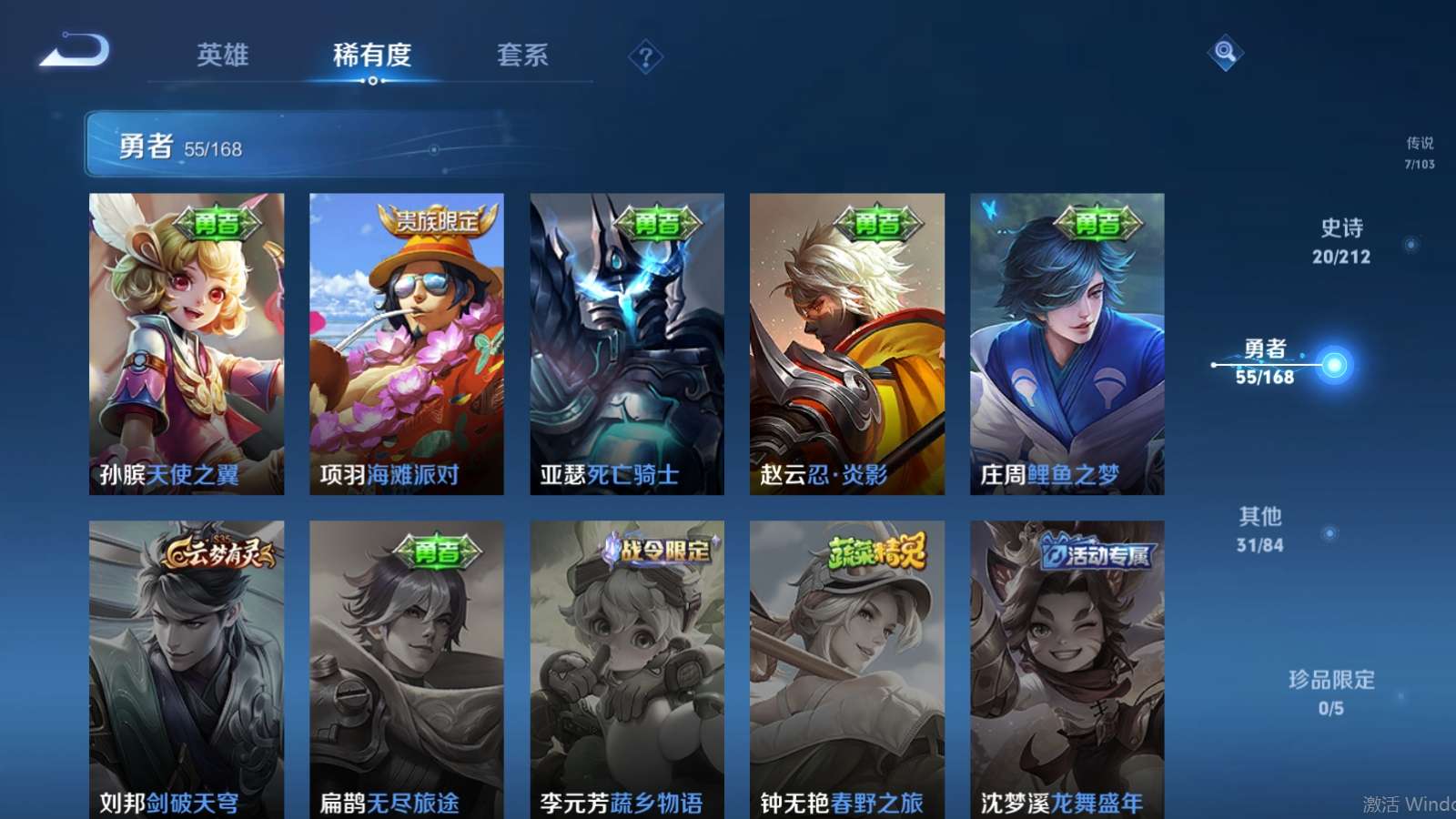The height and width of the screenshot is (819, 1456).
Task: Go back using the return arrow
Action: point(75,51)
